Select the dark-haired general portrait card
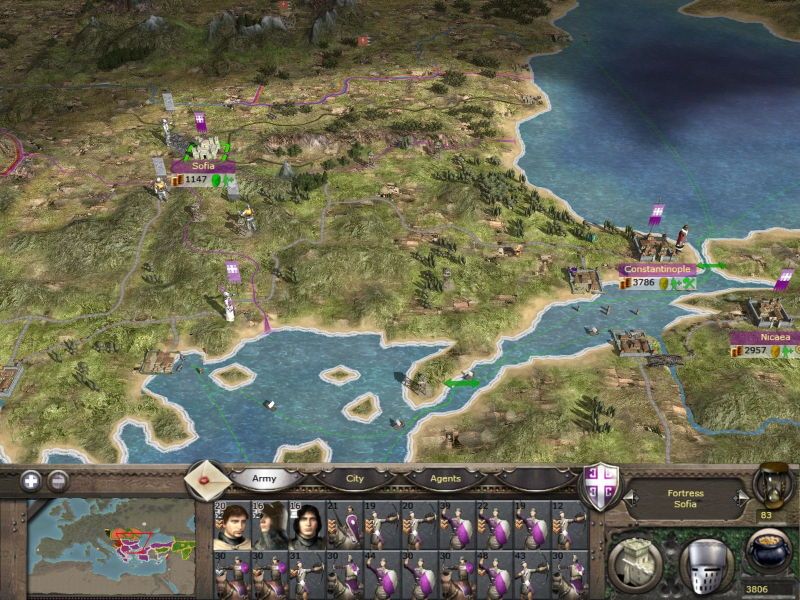Screen dimensions: 800x600 306,524
